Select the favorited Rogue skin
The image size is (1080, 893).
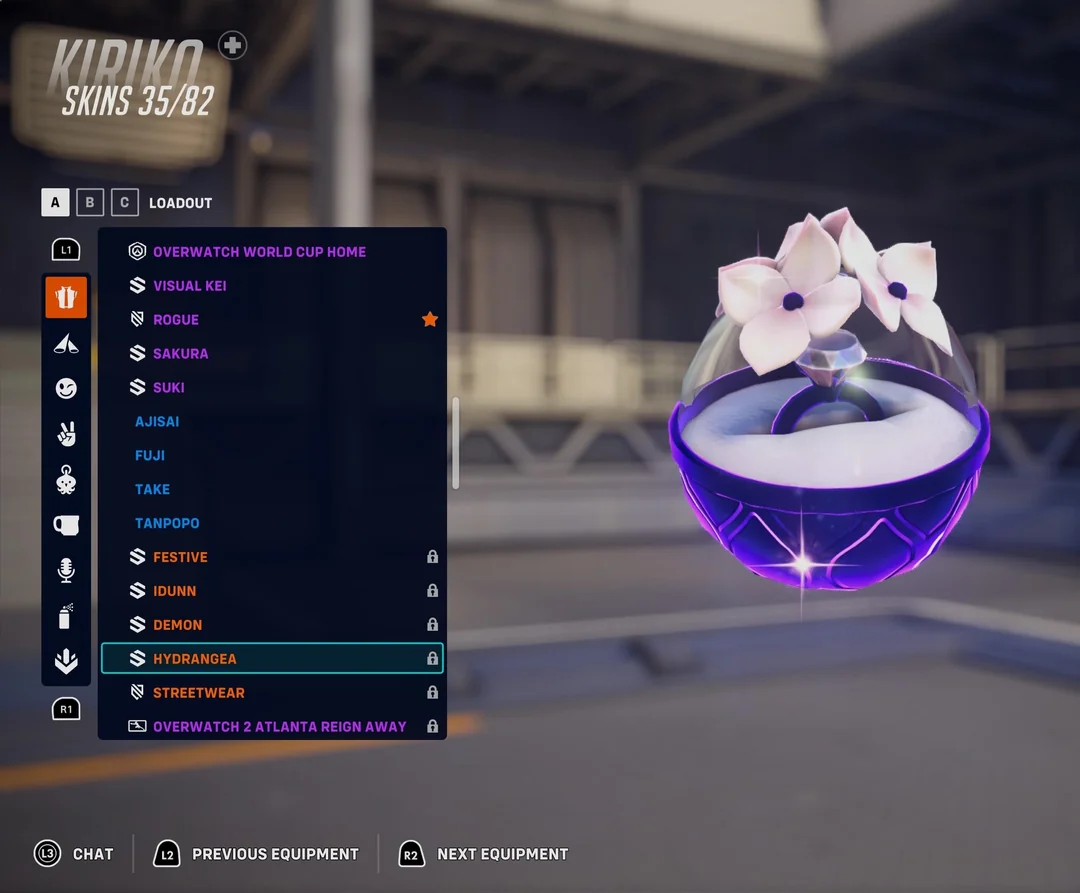(176, 320)
